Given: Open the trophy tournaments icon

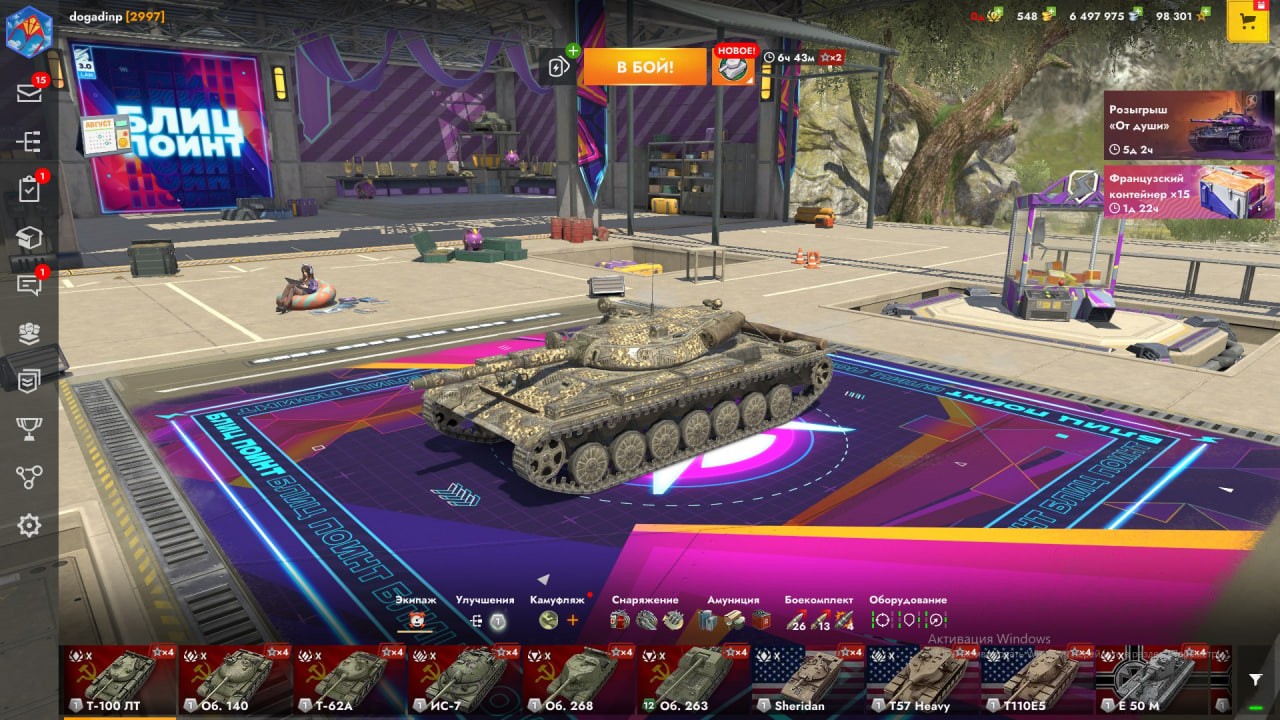Looking at the screenshot, I should [x=29, y=429].
